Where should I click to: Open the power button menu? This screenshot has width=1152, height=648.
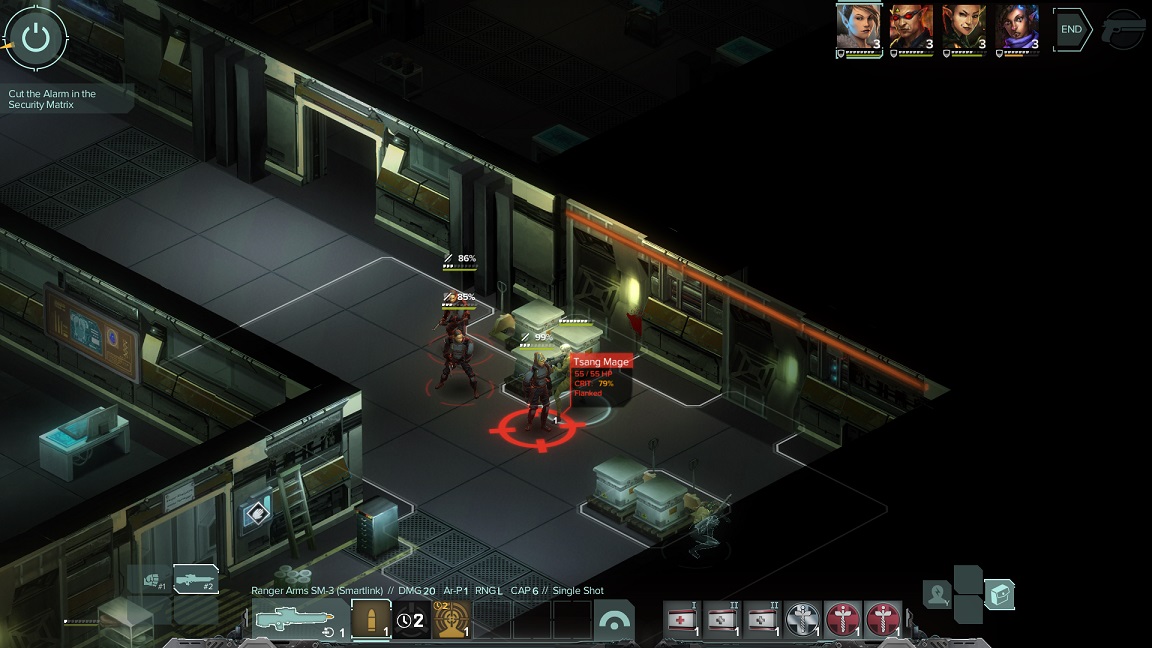pyautogui.click(x=36, y=38)
